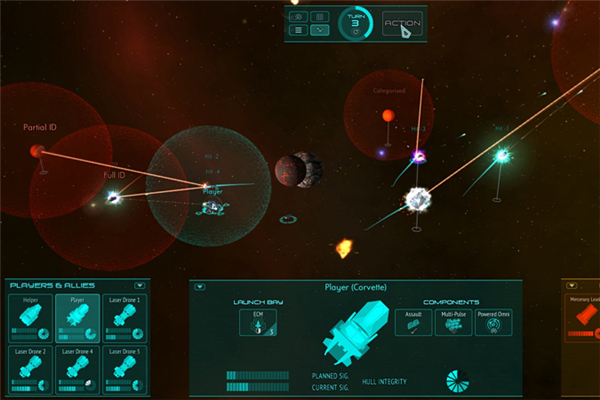The width and height of the screenshot is (600, 400).
Task: Activate the Powered Omni component
Action: pyautogui.click(x=493, y=322)
